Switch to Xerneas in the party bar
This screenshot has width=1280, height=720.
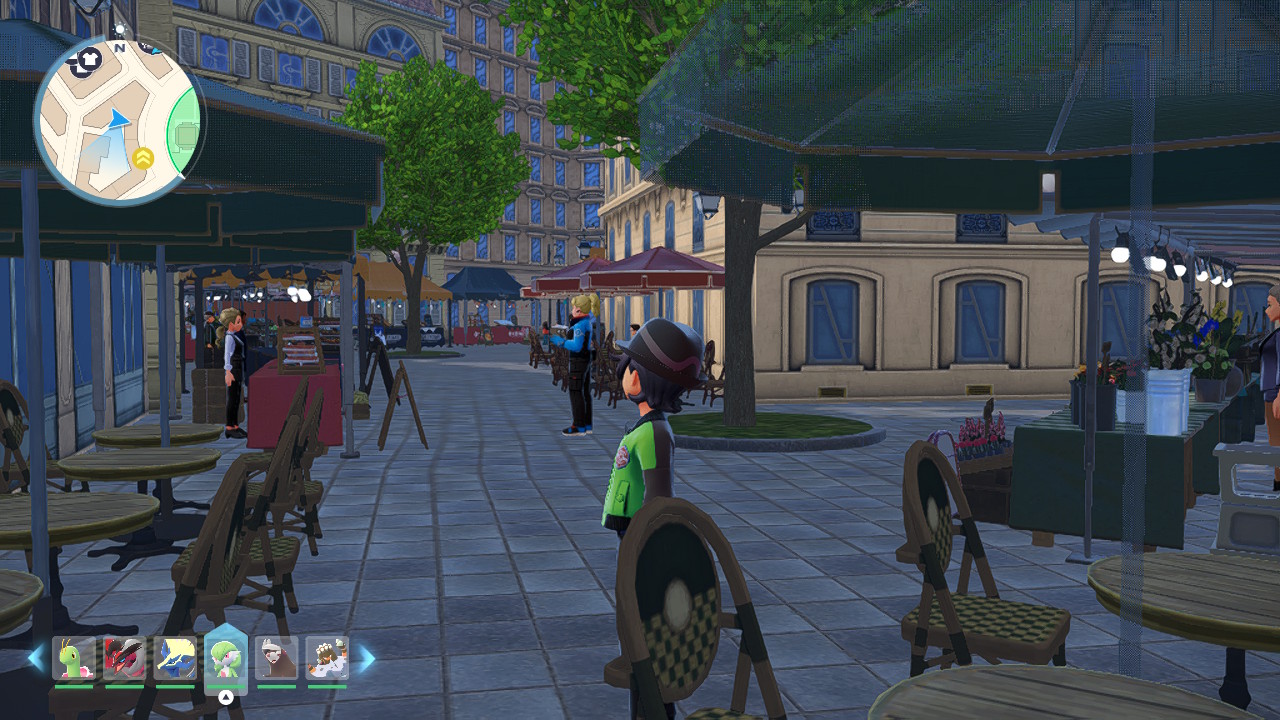[175, 658]
